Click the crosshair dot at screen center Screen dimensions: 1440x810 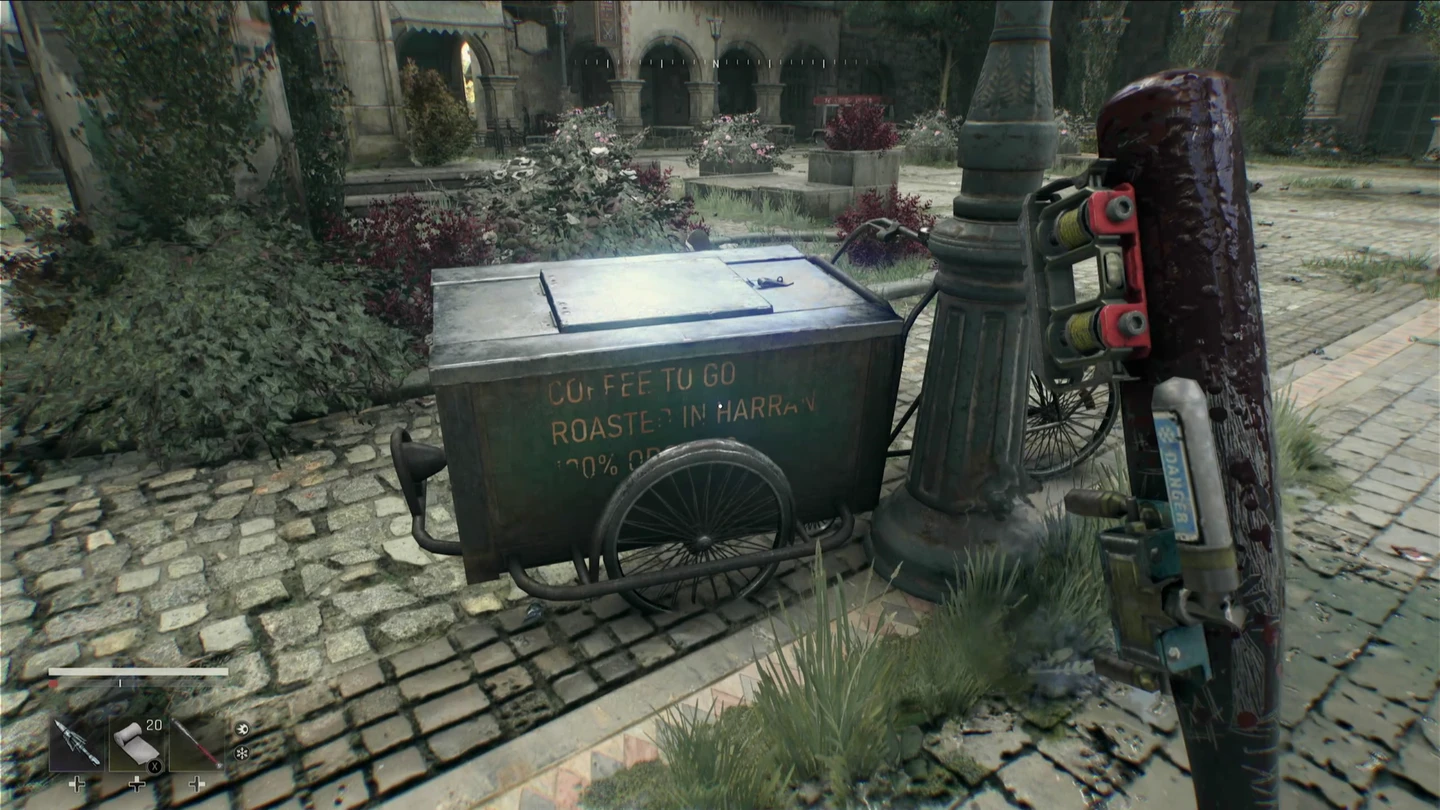point(720,405)
